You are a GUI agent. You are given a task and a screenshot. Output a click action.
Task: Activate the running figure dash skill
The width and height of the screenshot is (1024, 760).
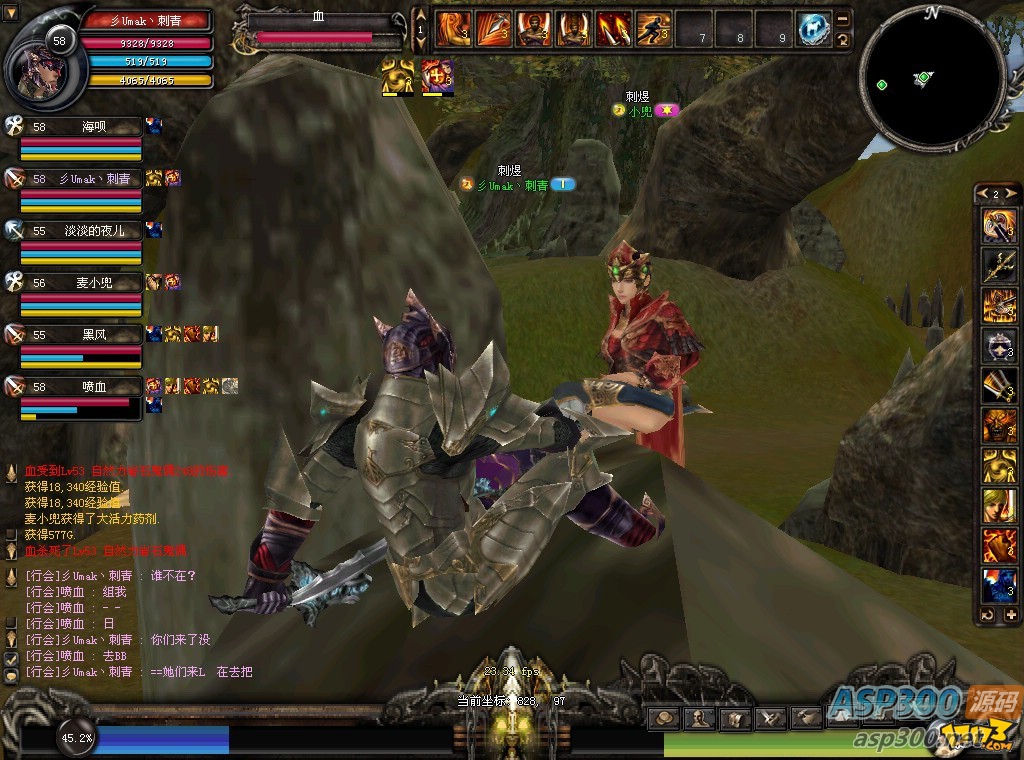[653, 30]
